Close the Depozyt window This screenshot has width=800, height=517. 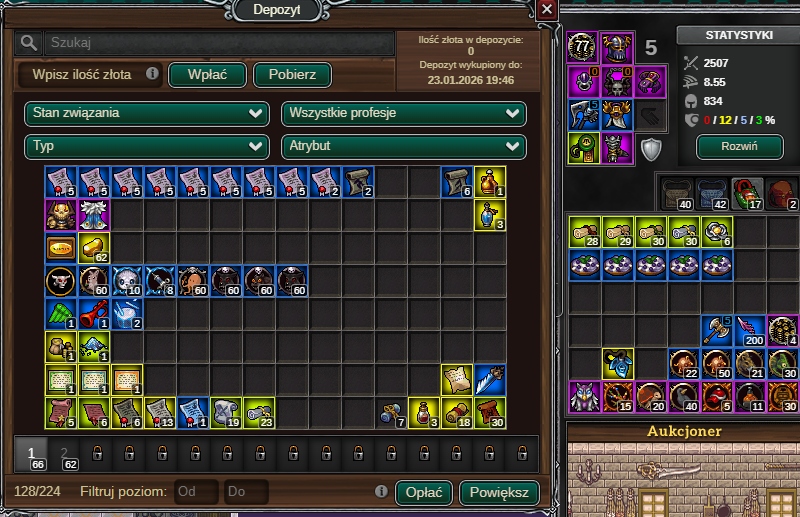pyautogui.click(x=546, y=9)
